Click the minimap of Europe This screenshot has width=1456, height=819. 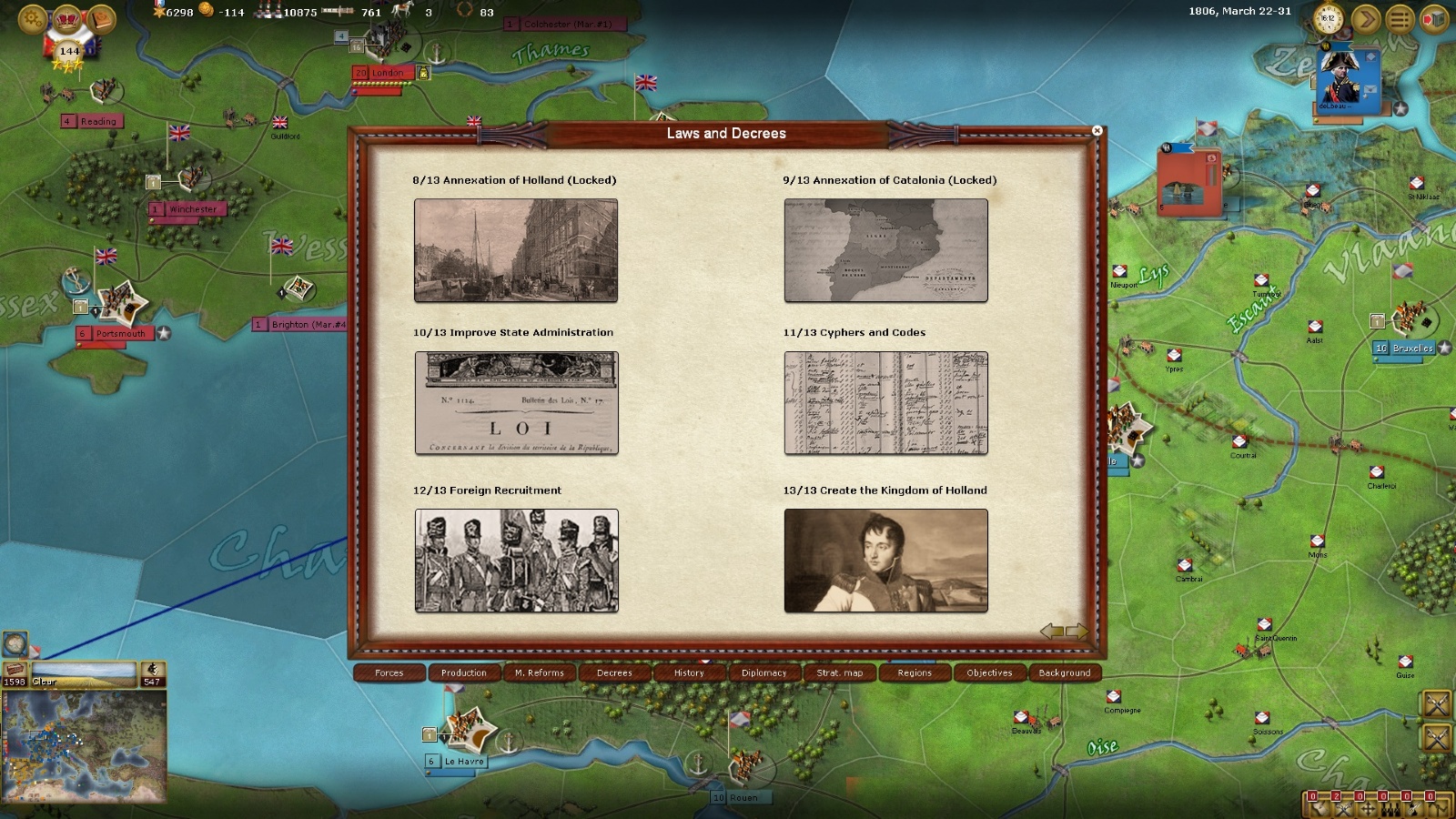85,746
